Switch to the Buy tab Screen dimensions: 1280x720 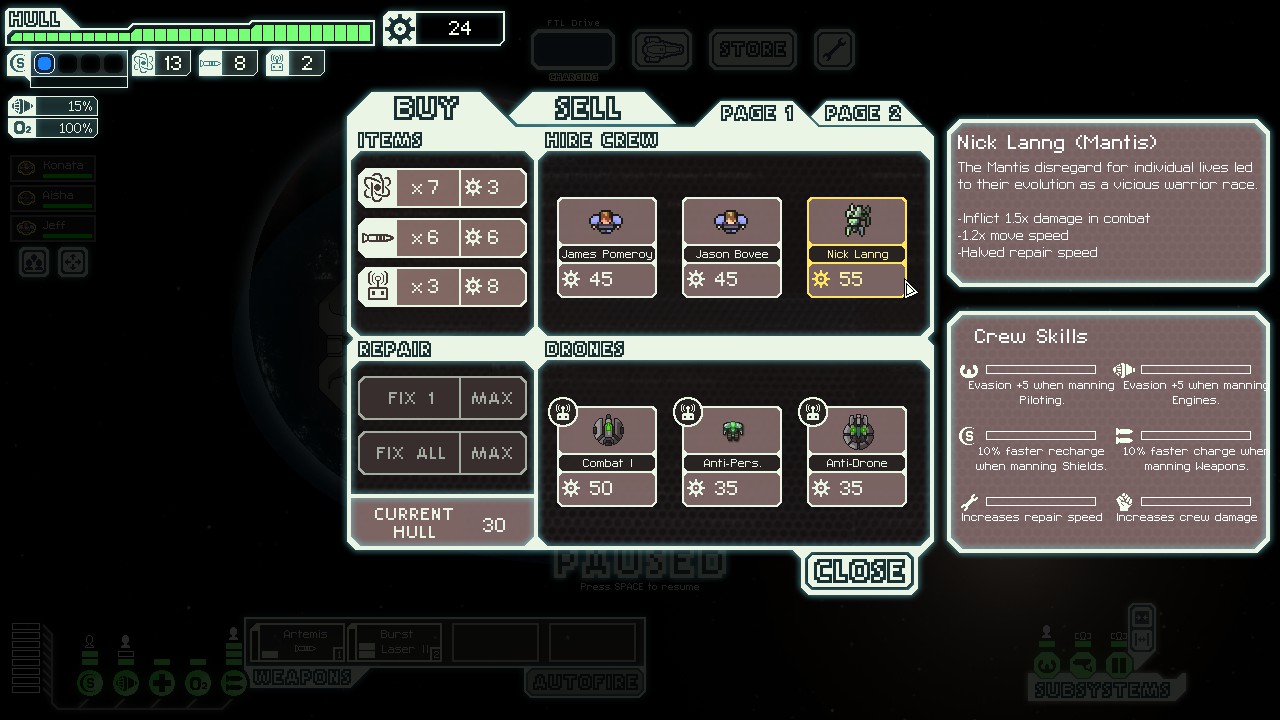click(x=427, y=108)
